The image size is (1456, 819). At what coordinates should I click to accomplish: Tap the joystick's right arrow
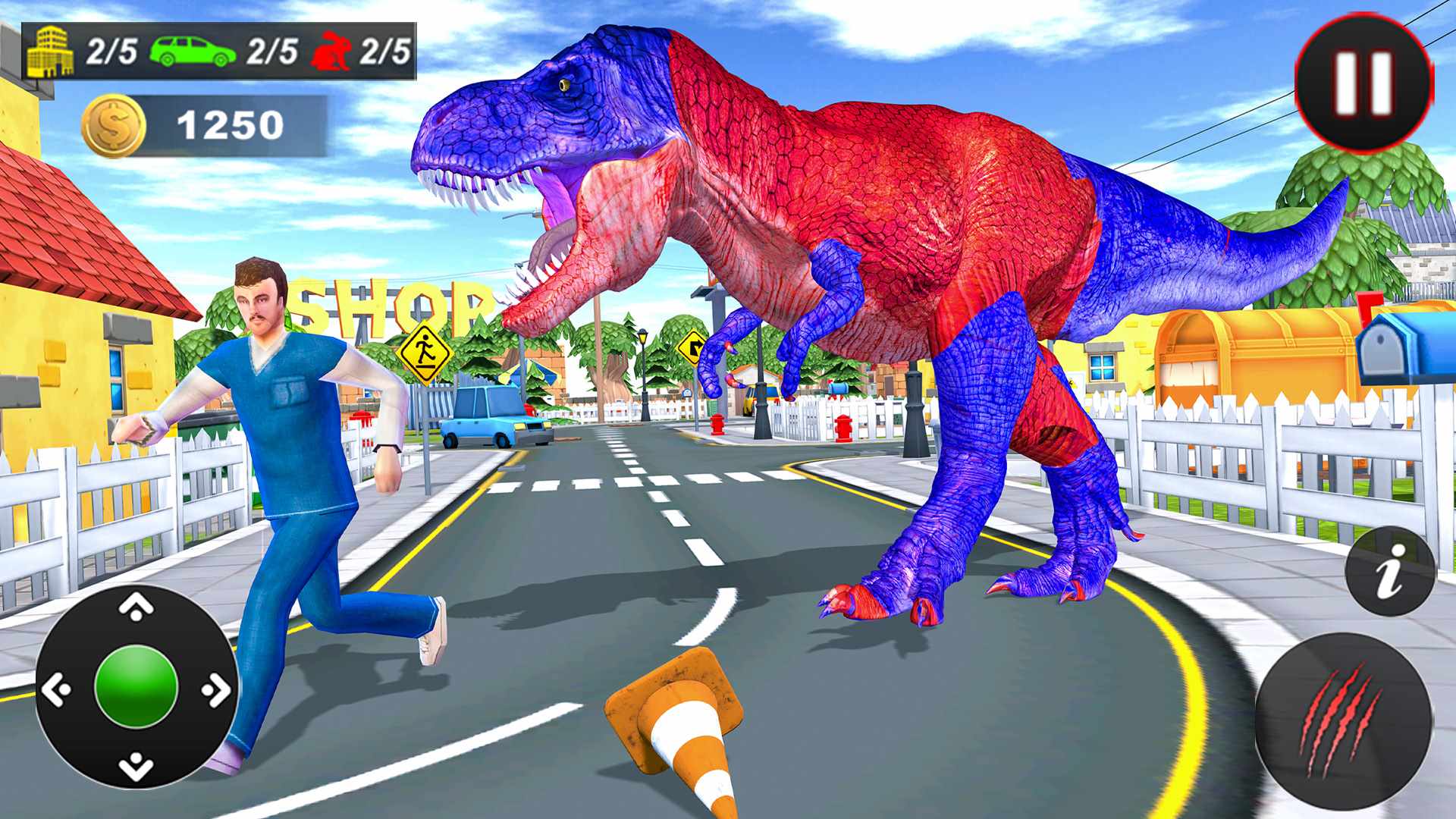point(217,689)
